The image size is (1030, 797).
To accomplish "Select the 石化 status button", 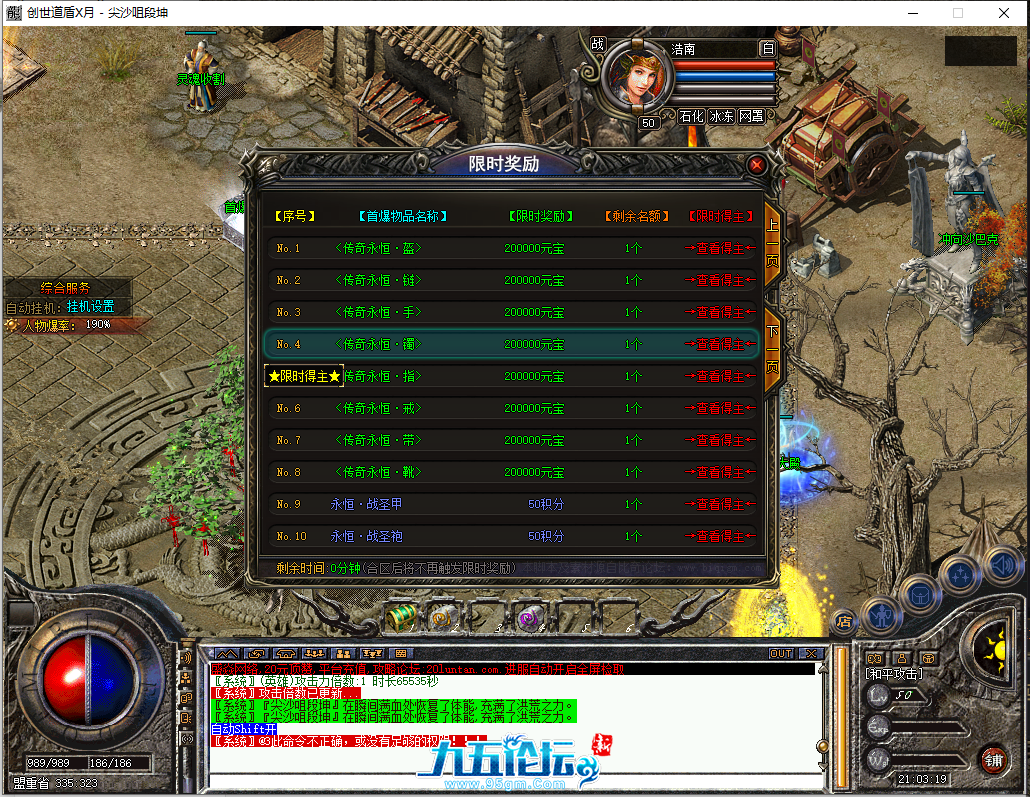I will pos(691,116).
